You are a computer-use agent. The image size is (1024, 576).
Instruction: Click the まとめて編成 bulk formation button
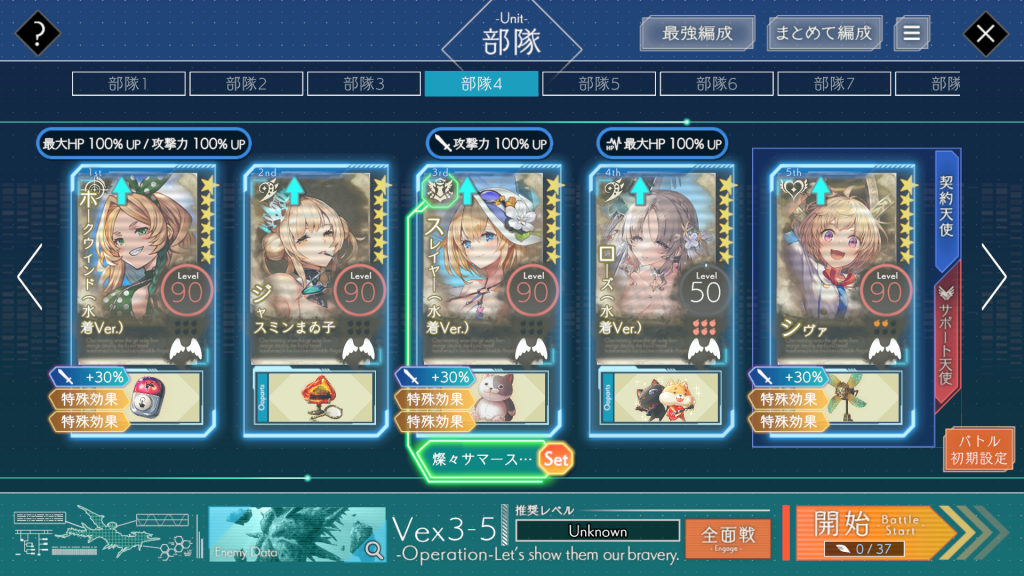click(x=824, y=33)
